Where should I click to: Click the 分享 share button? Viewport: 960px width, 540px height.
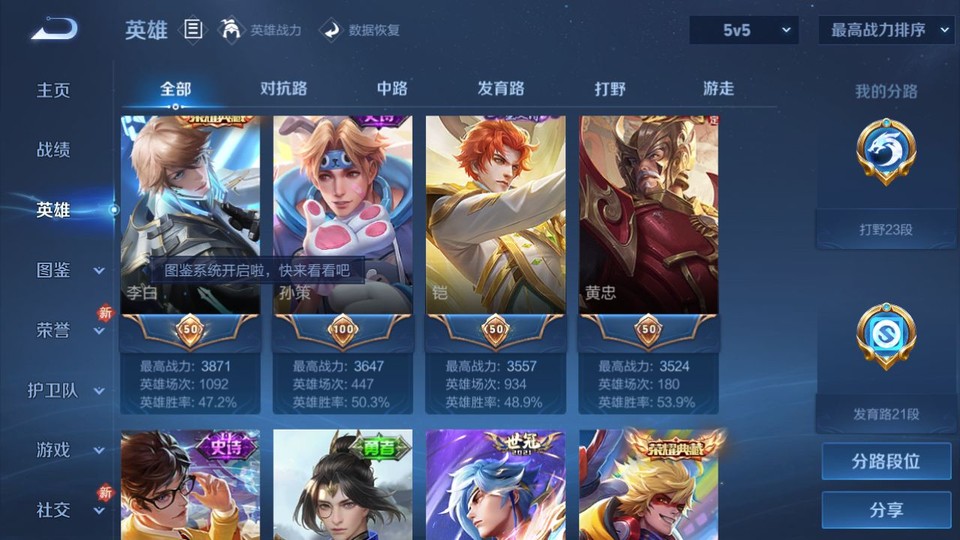pyautogui.click(x=886, y=510)
